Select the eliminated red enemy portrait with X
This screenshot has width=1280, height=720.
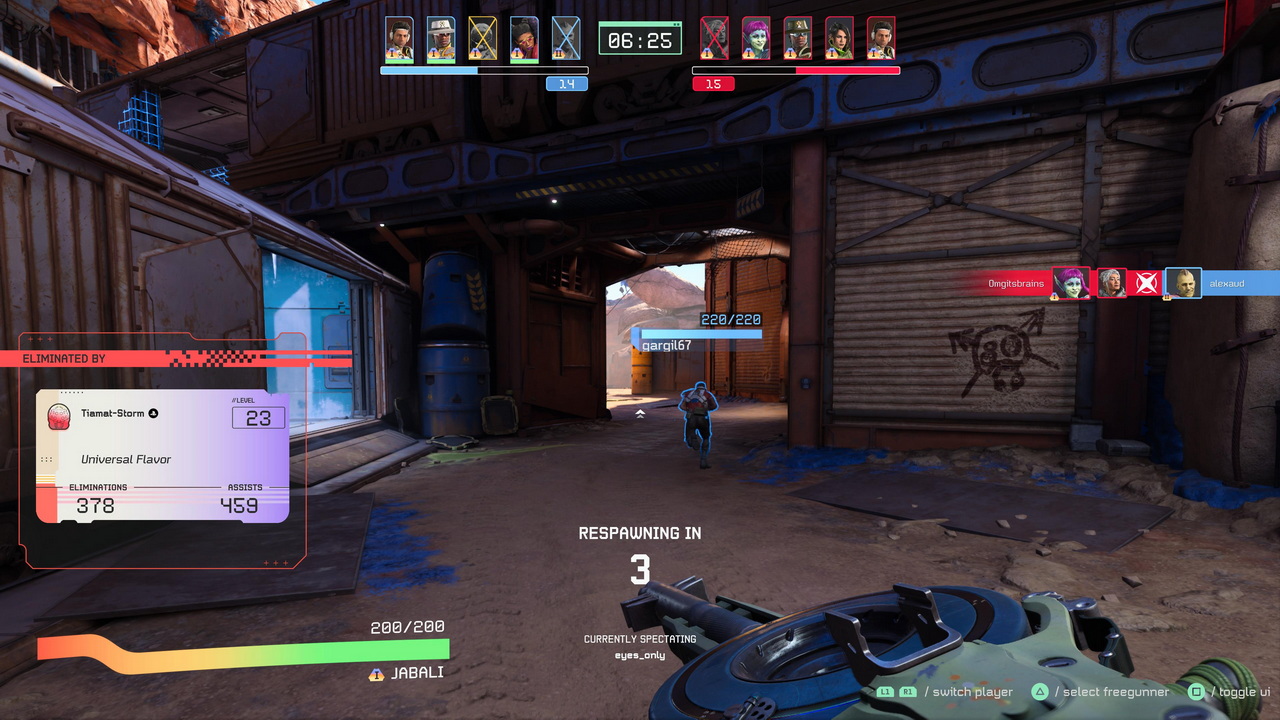click(x=714, y=39)
